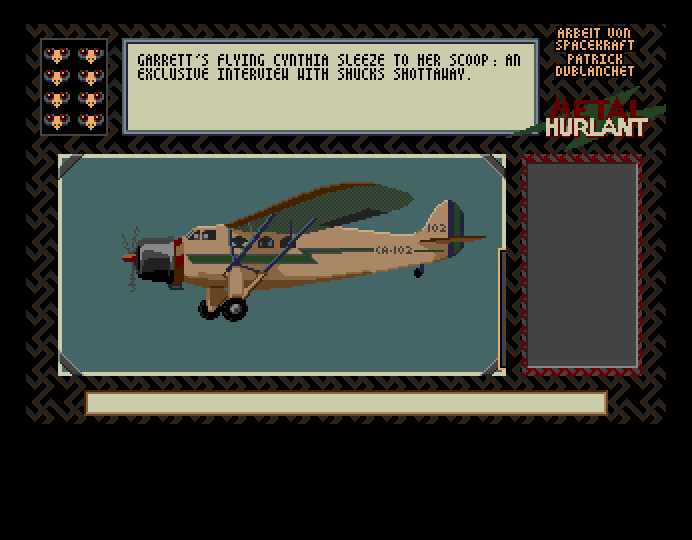This screenshot has height=540, width=692.
Task: Click the empty grey side panel with red border
Action: pyautogui.click(x=582, y=265)
